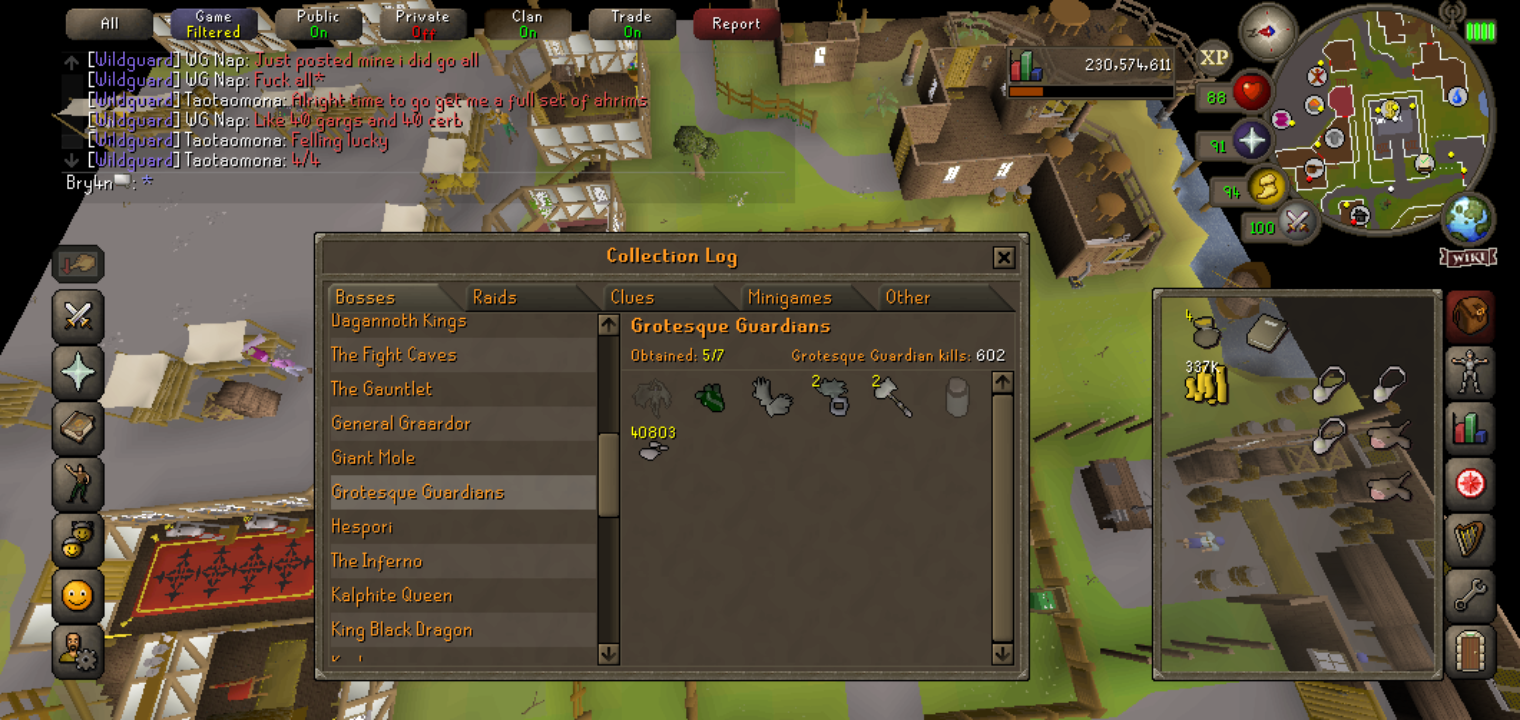Choose The Gauntlet entry

(382, 389)
